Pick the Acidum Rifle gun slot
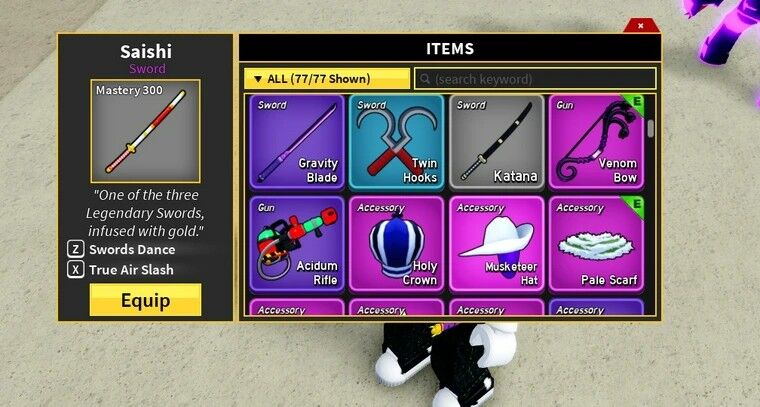The image size is (760, 407). click(x=296, y=243)
